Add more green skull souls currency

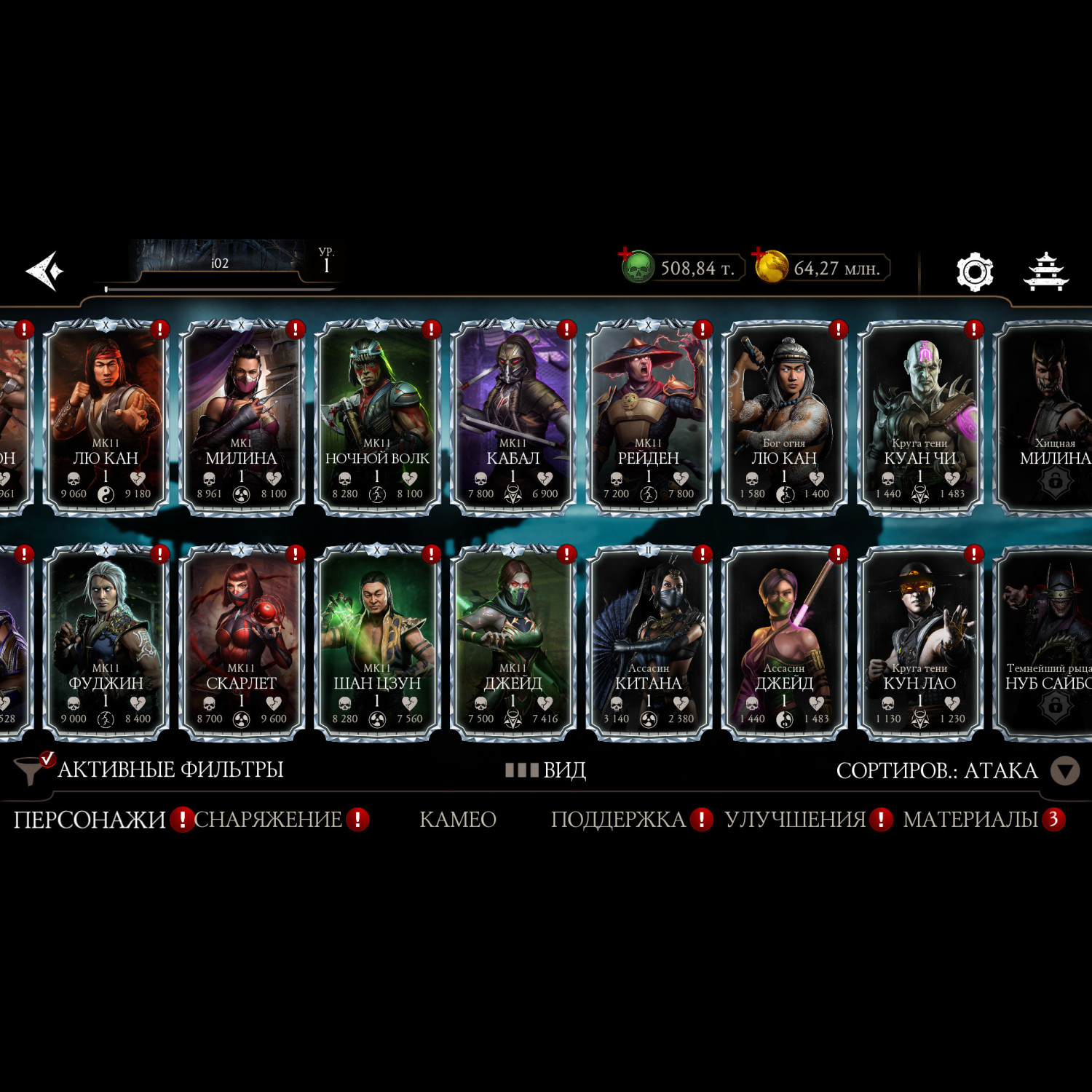click(626, 254)
